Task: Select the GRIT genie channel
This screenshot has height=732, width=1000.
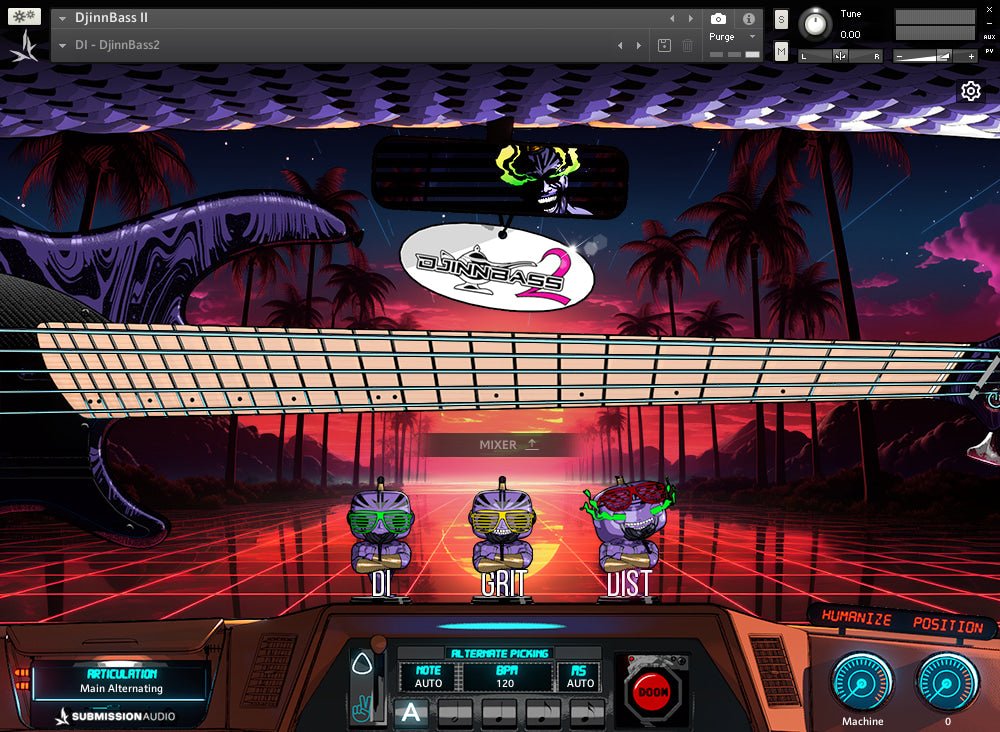Action: [502, 540]
